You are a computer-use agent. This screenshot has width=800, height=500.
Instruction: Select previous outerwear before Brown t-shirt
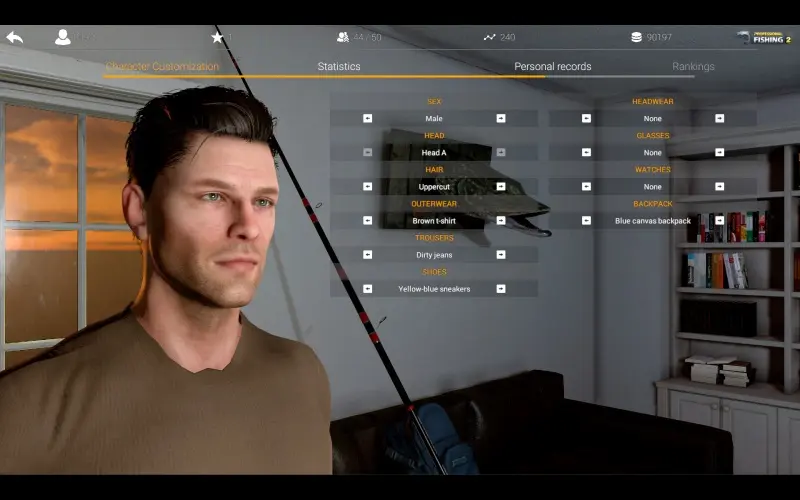coord(367,220)
